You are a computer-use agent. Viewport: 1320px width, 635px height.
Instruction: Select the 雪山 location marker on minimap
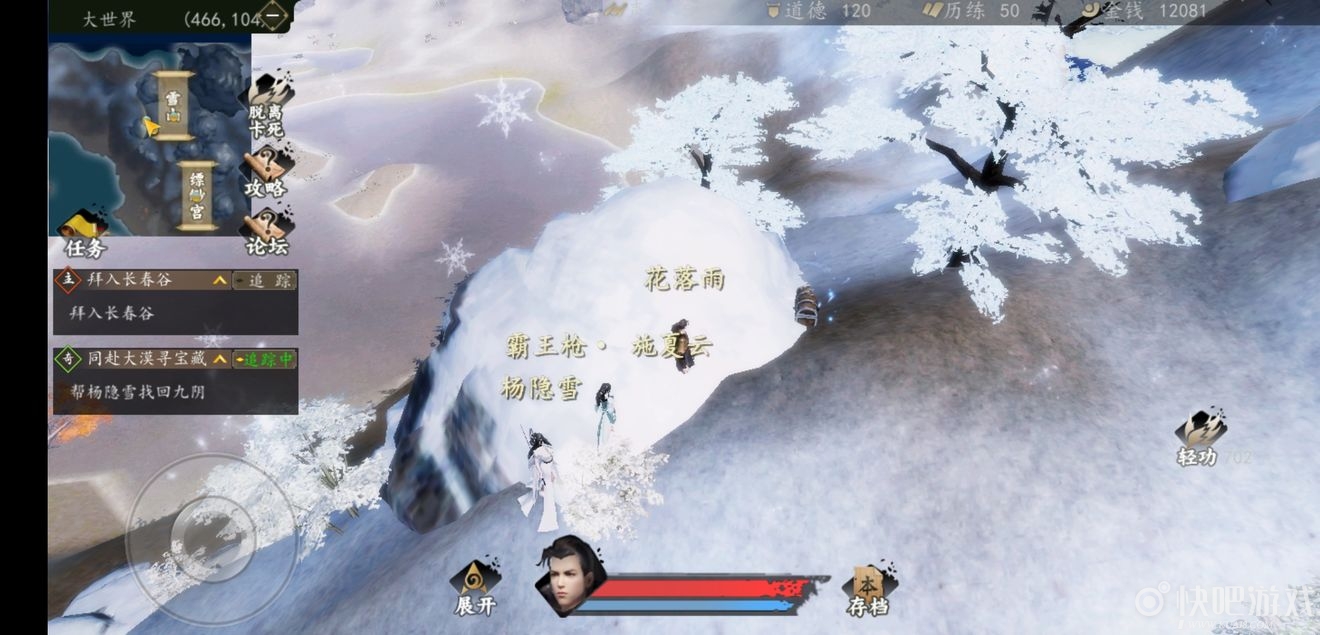(174, 105)
